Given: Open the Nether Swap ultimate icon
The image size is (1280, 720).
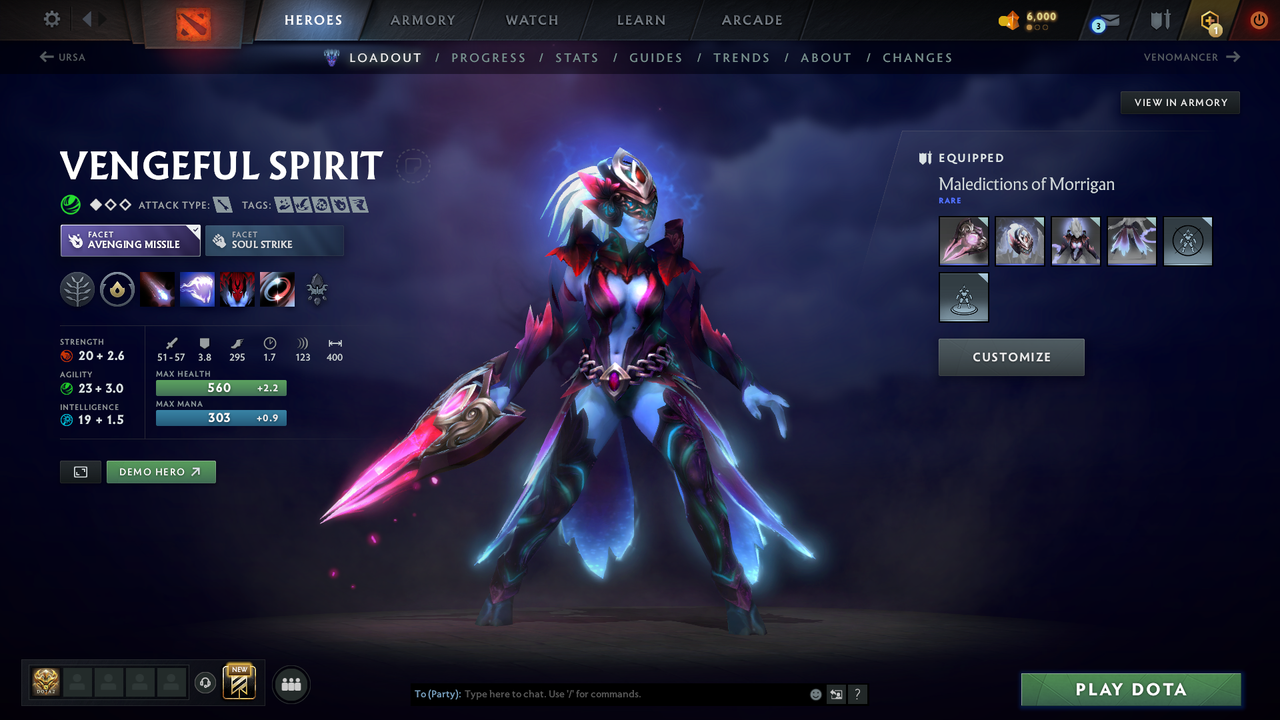Looking at the screenshot, I should 277,289.
